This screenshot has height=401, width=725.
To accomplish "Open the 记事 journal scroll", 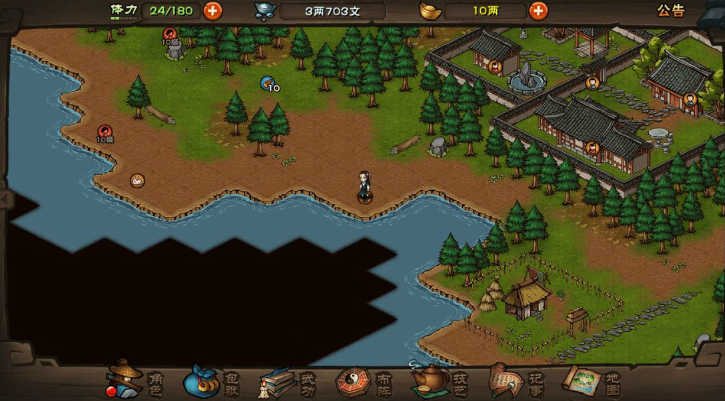I will pos(517,381).
